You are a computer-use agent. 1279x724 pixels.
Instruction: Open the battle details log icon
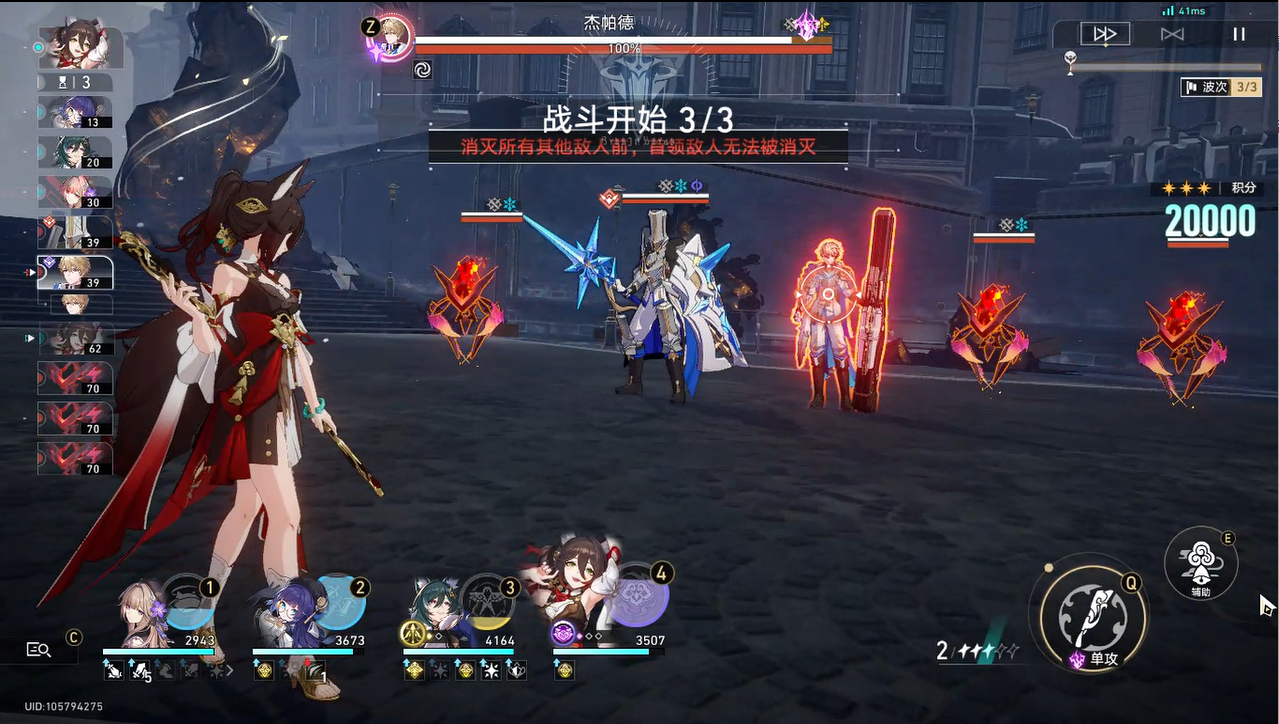pyautogui.click(x=39, y=650)
